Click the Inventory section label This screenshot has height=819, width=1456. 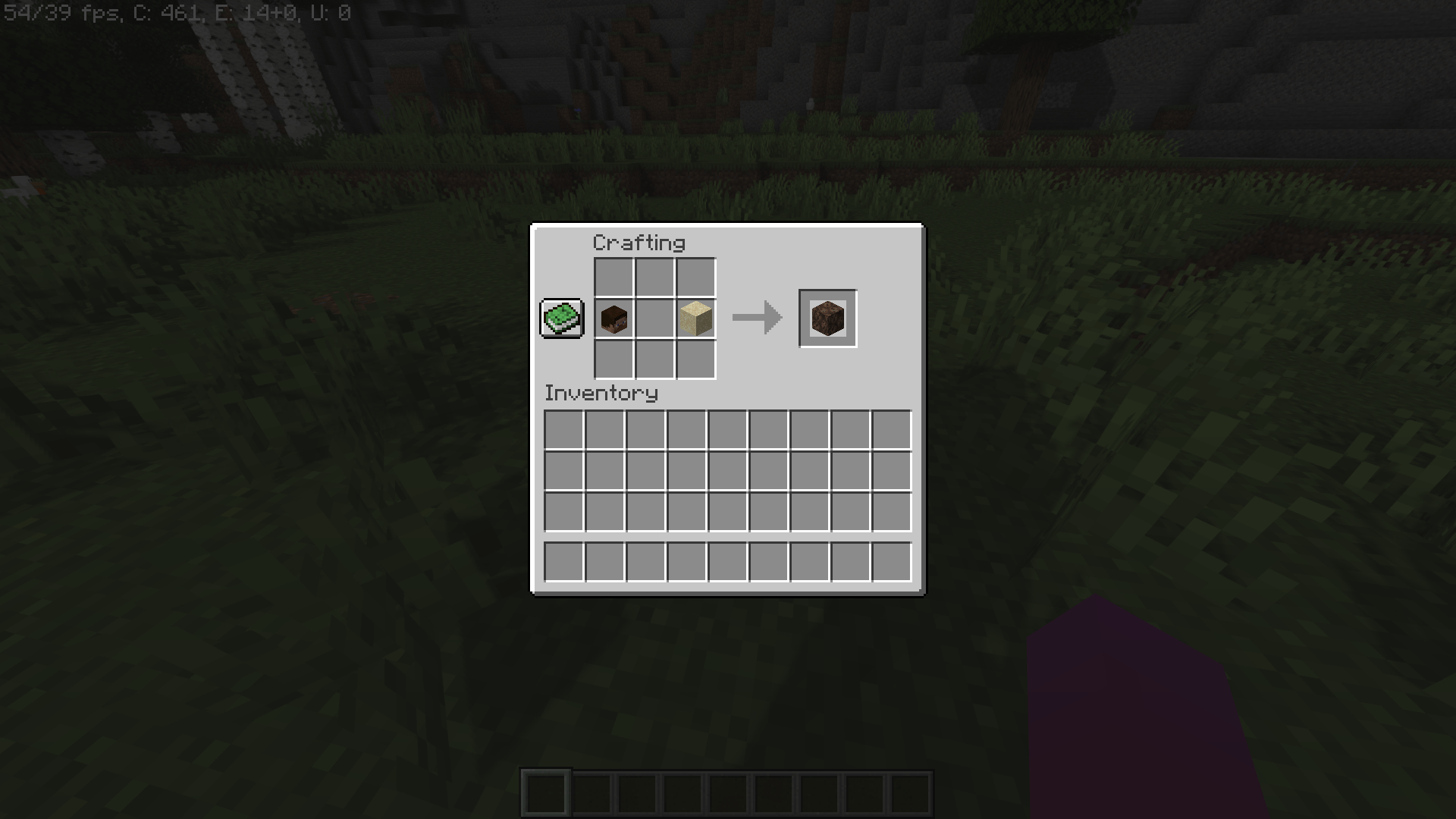click(602, 393)
